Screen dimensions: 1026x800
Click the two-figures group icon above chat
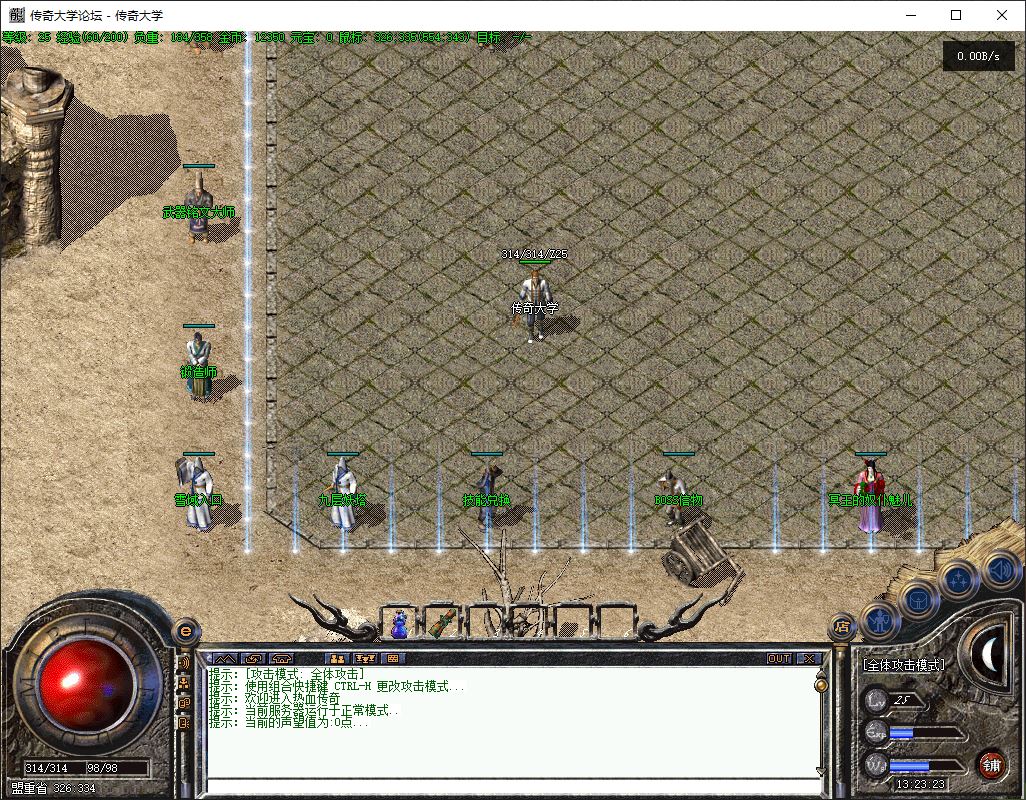tap(337, 659)
